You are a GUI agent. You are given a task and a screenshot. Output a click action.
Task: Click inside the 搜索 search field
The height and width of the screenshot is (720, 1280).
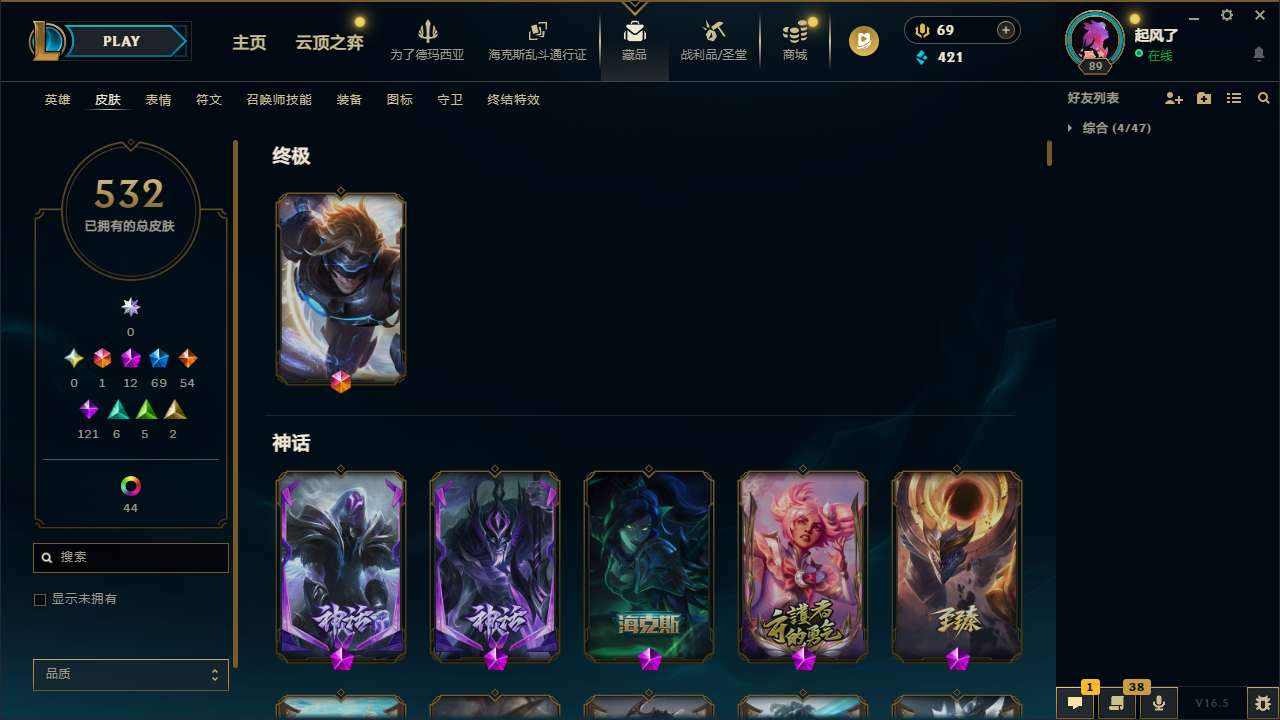(x=130, y=557)
